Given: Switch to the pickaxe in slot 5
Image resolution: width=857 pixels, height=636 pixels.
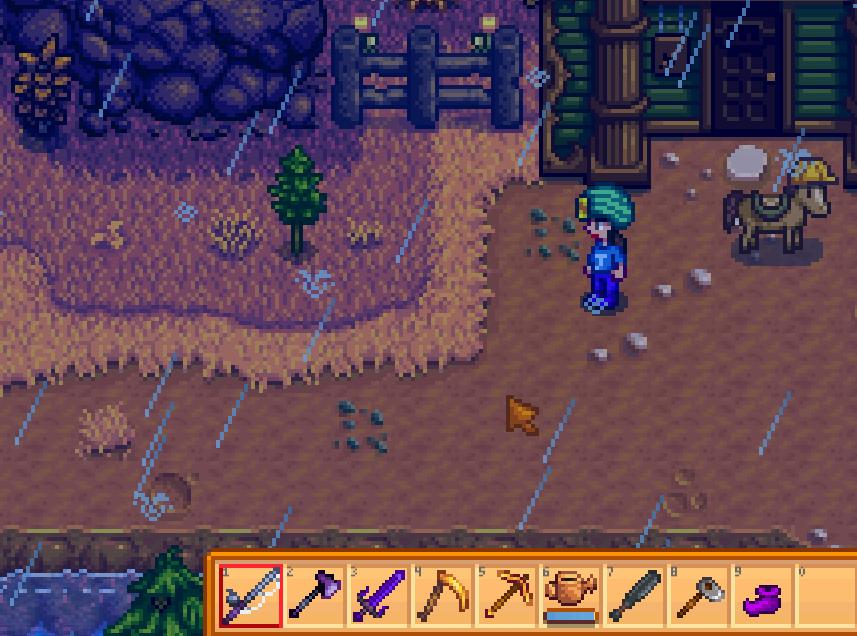Looking at the screenshot, I should pyautogui.click(x=506, y=596).
